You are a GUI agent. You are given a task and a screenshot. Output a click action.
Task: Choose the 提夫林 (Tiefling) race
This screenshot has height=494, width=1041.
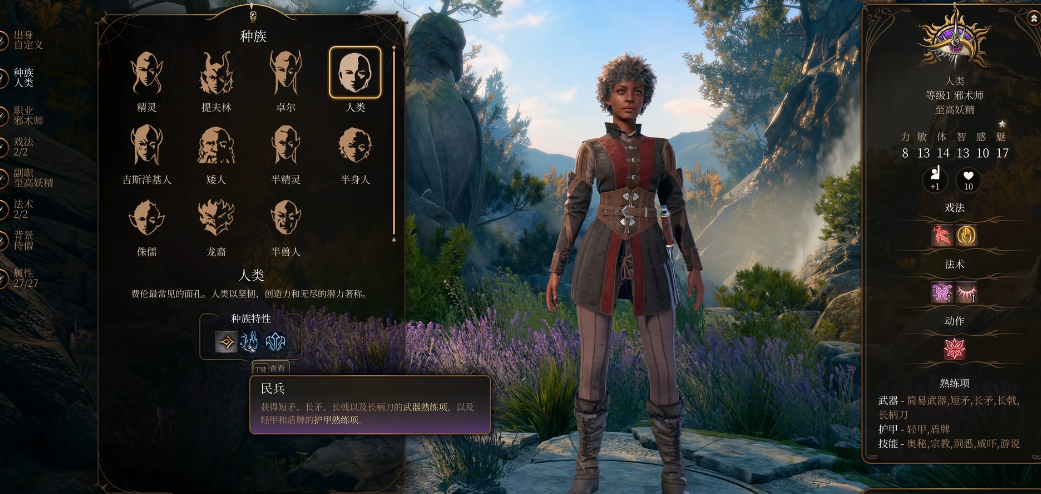[x=217, y=73]
